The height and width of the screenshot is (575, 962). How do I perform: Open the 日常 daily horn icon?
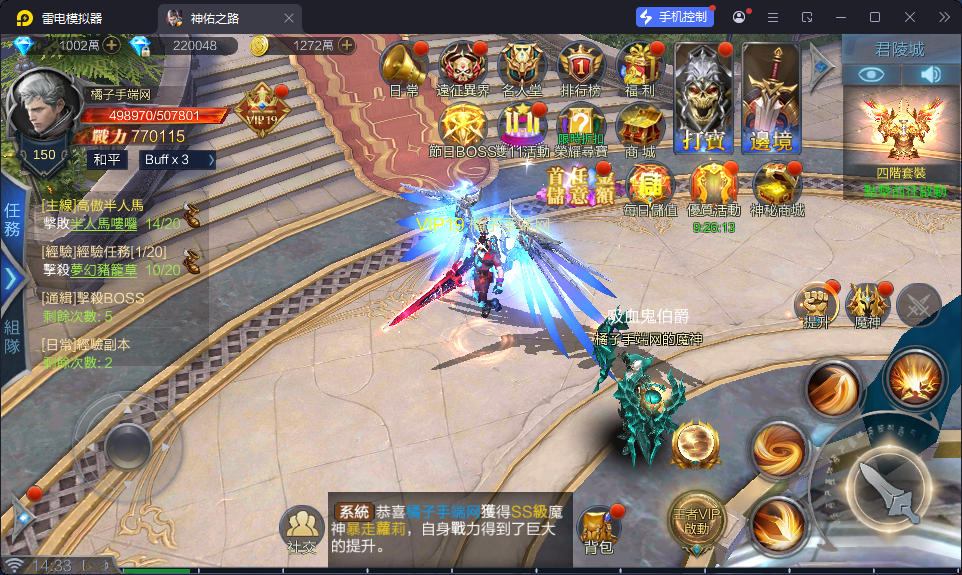tap(403, 66)
